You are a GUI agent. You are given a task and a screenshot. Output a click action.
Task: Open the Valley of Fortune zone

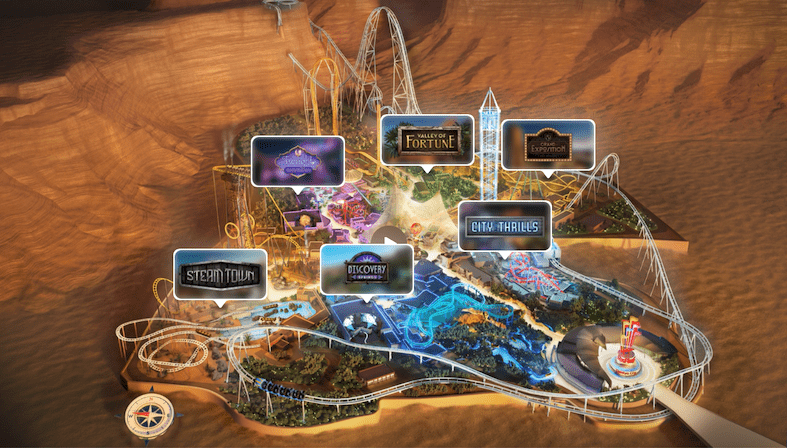(426, 139)
